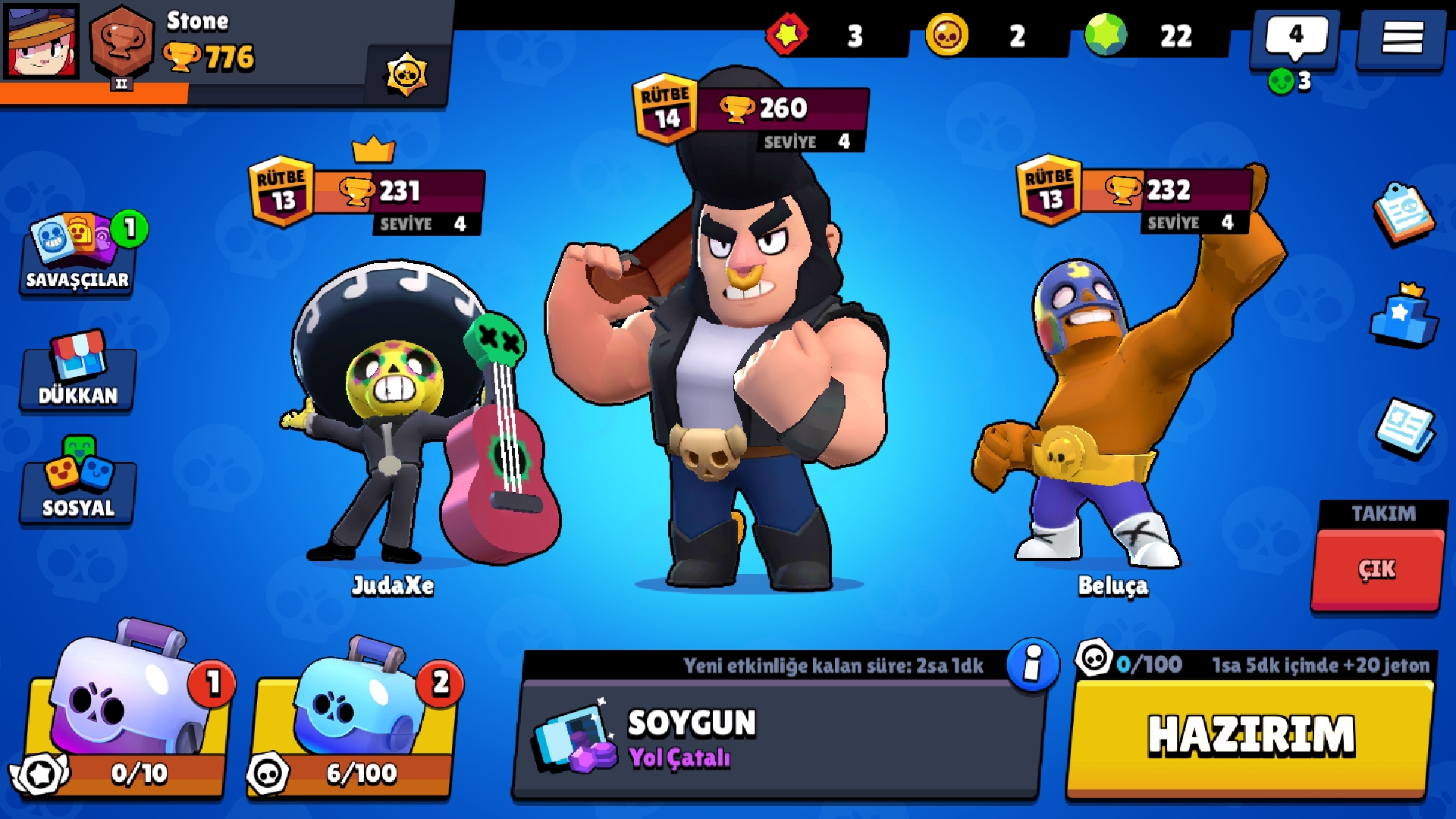The image size is (1456, 819).
Task: Open the team chat speech bubble
Action: click(x=1295, y=38)
